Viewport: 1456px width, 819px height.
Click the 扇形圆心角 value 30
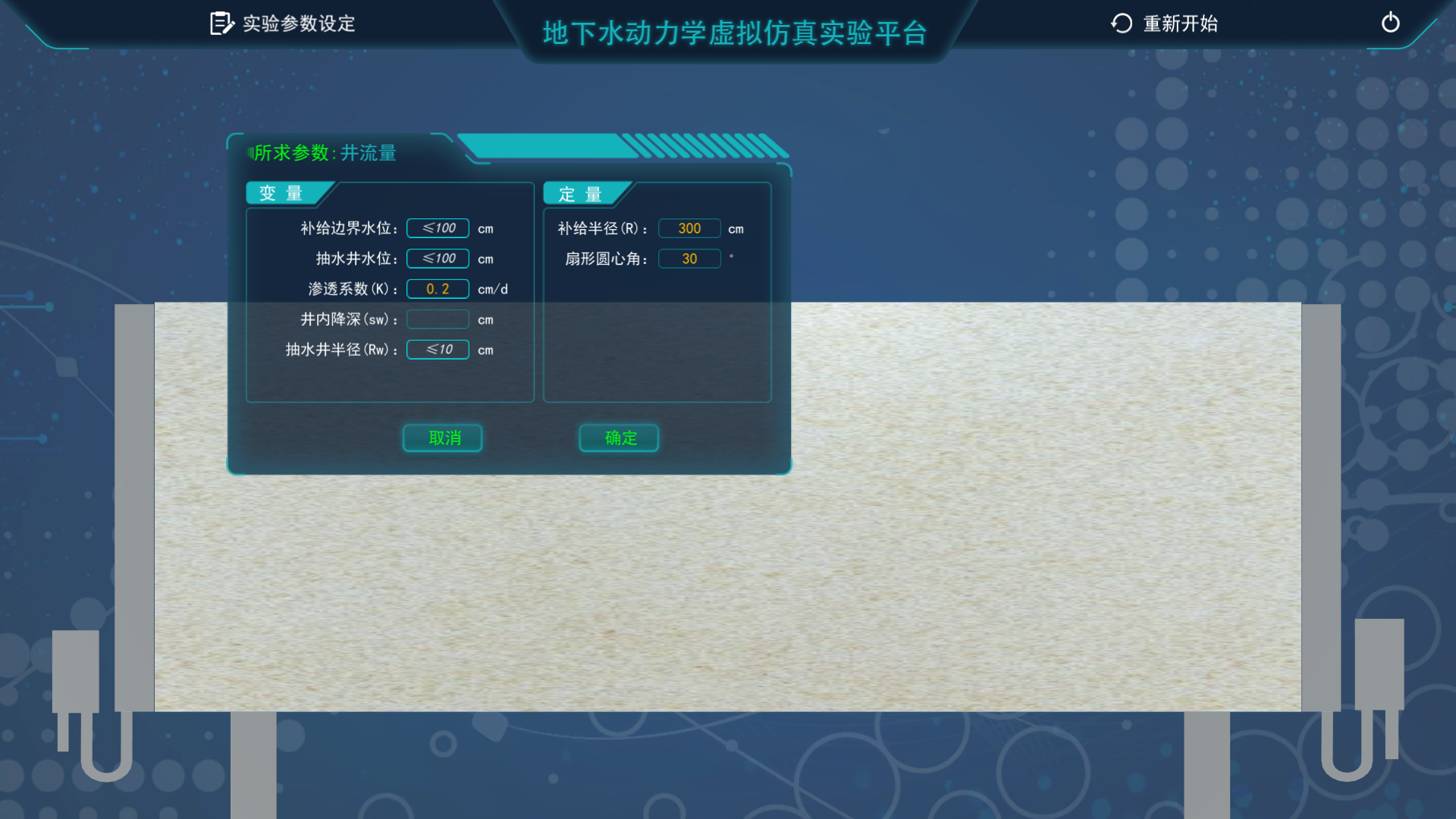[689, 258]
